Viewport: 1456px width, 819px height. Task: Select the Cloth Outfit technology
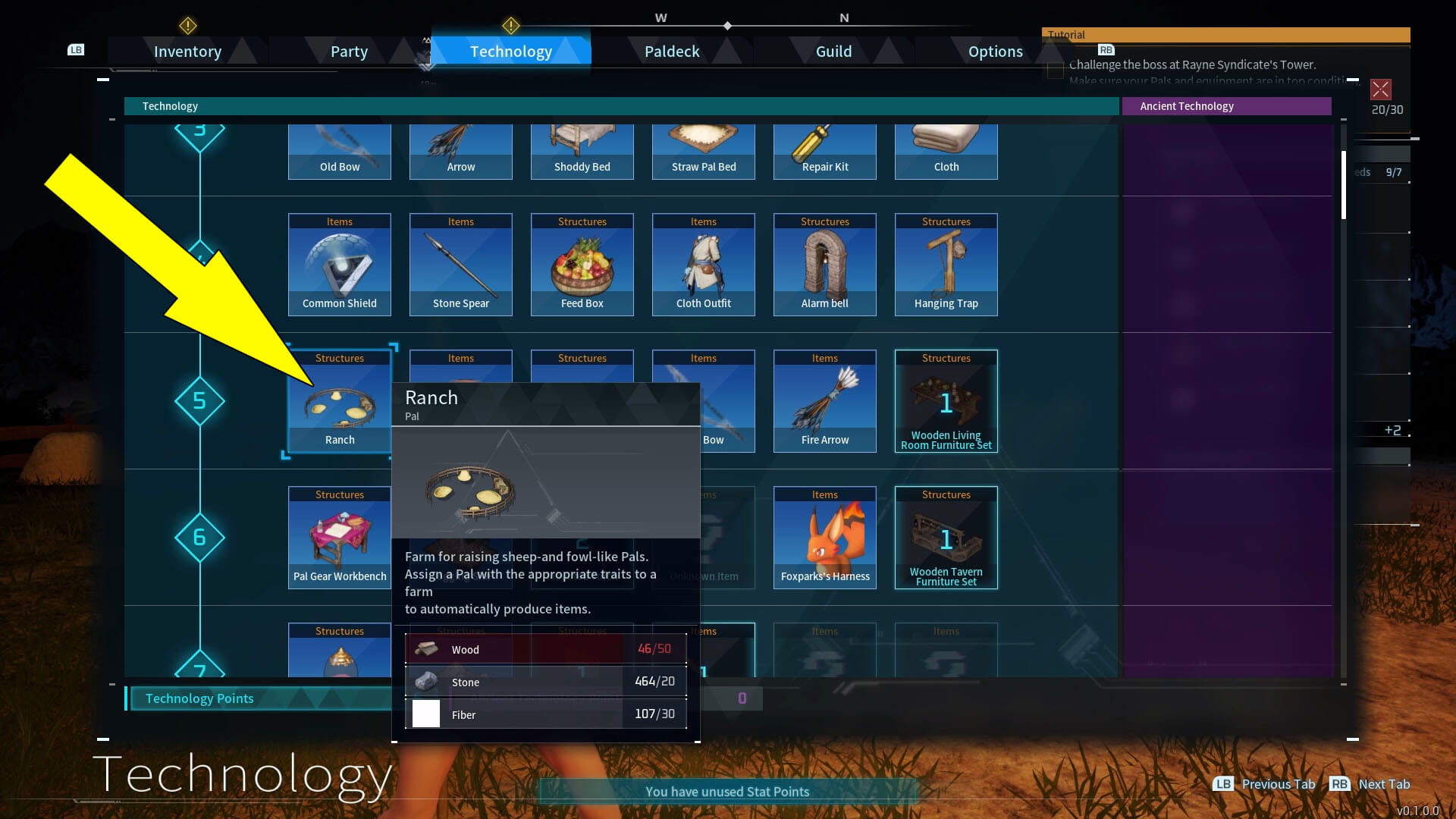[x=703, y=265]
